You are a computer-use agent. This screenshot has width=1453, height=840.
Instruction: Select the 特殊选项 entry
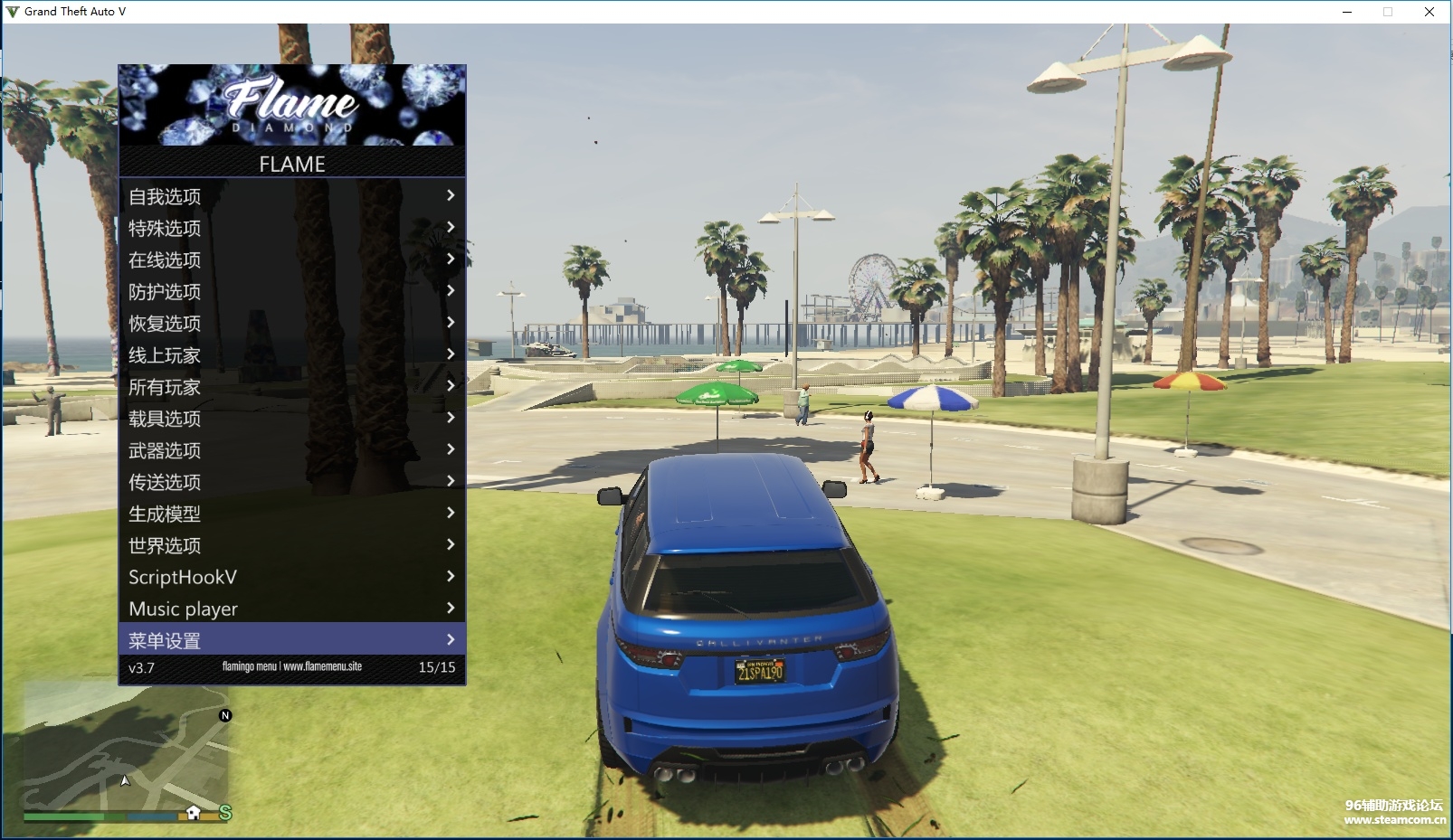pyautogui.click(x=291, y=228)
